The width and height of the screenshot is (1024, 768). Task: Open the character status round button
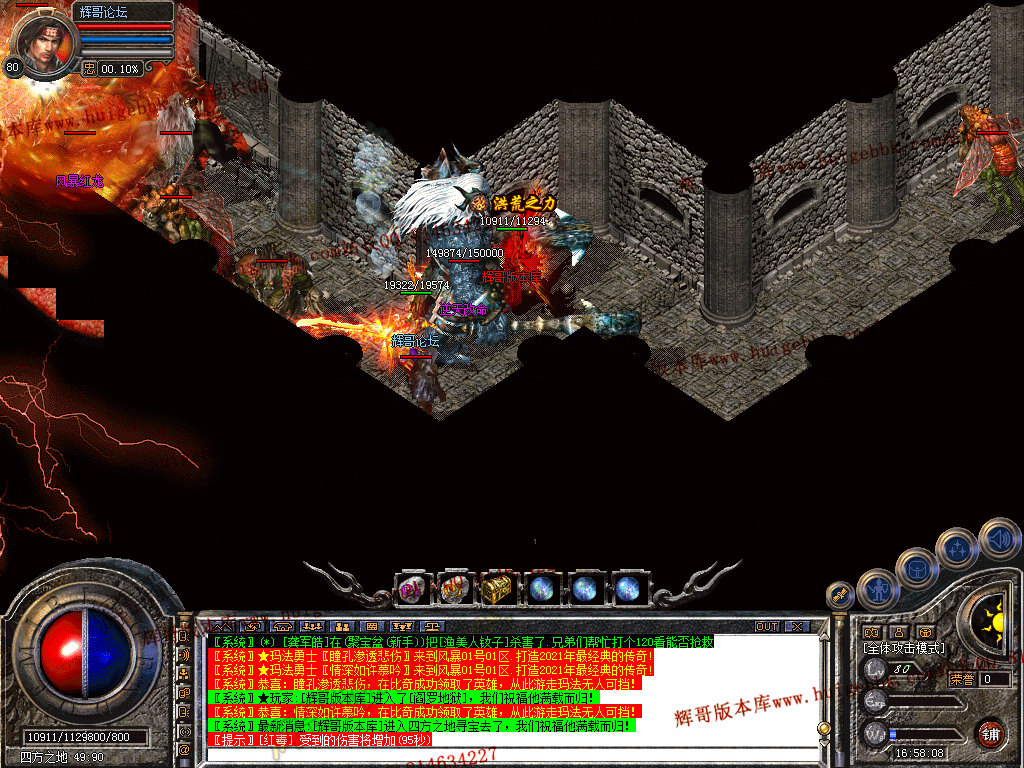[x=878, y=590]
